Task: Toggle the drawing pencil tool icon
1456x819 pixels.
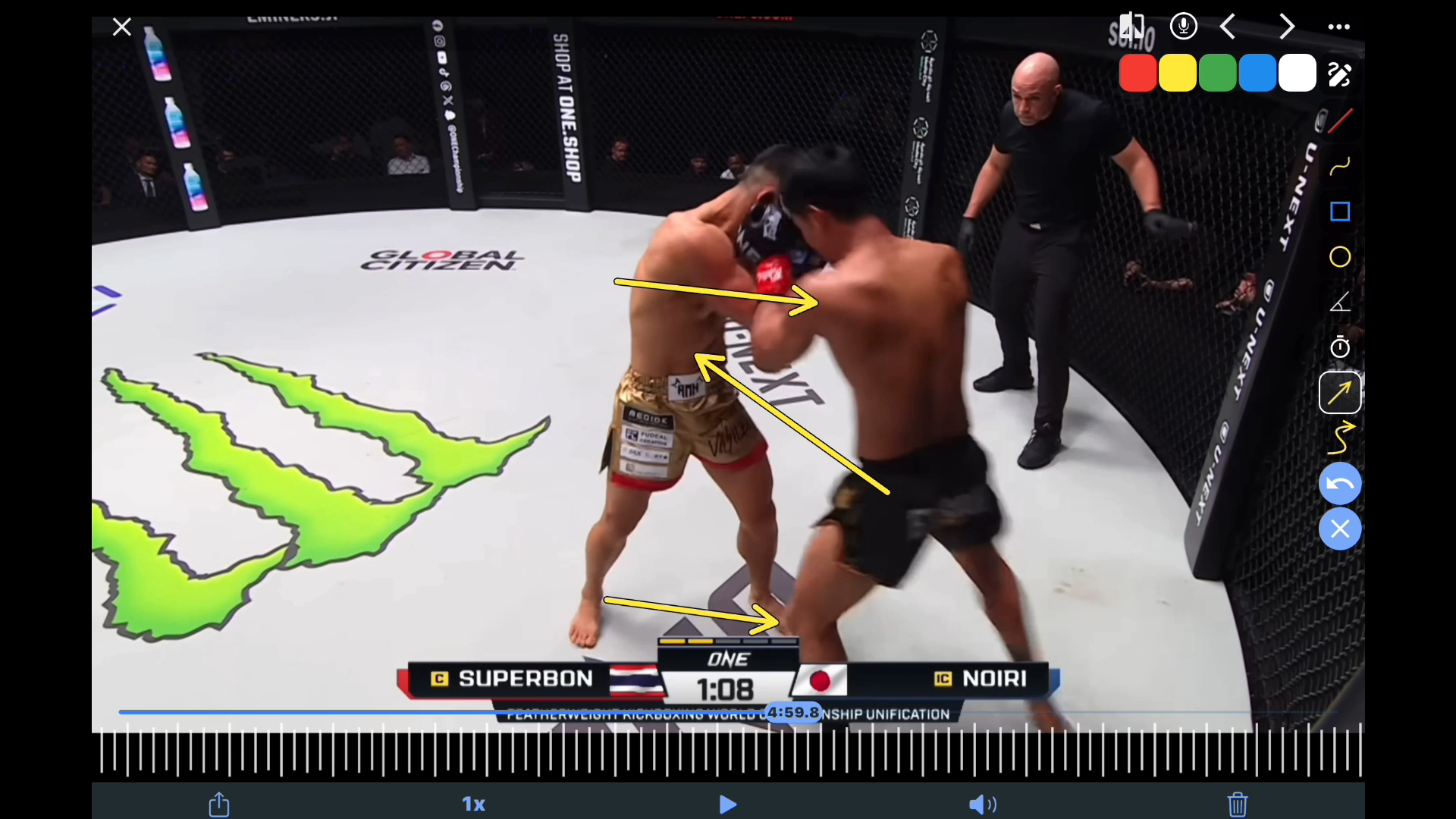Action: [x=1339, y=74]
